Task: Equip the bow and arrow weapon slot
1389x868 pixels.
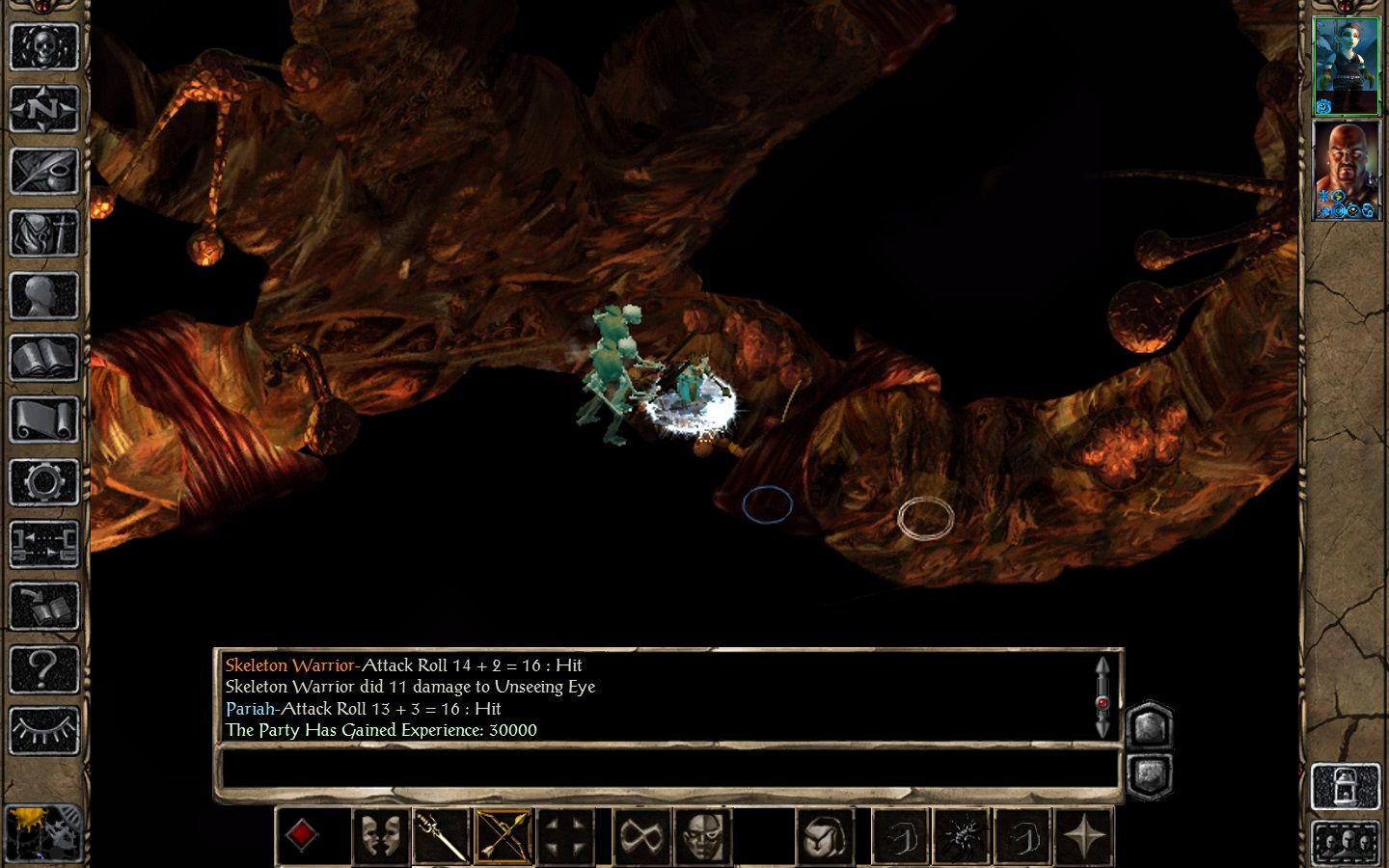Action: 504,835
